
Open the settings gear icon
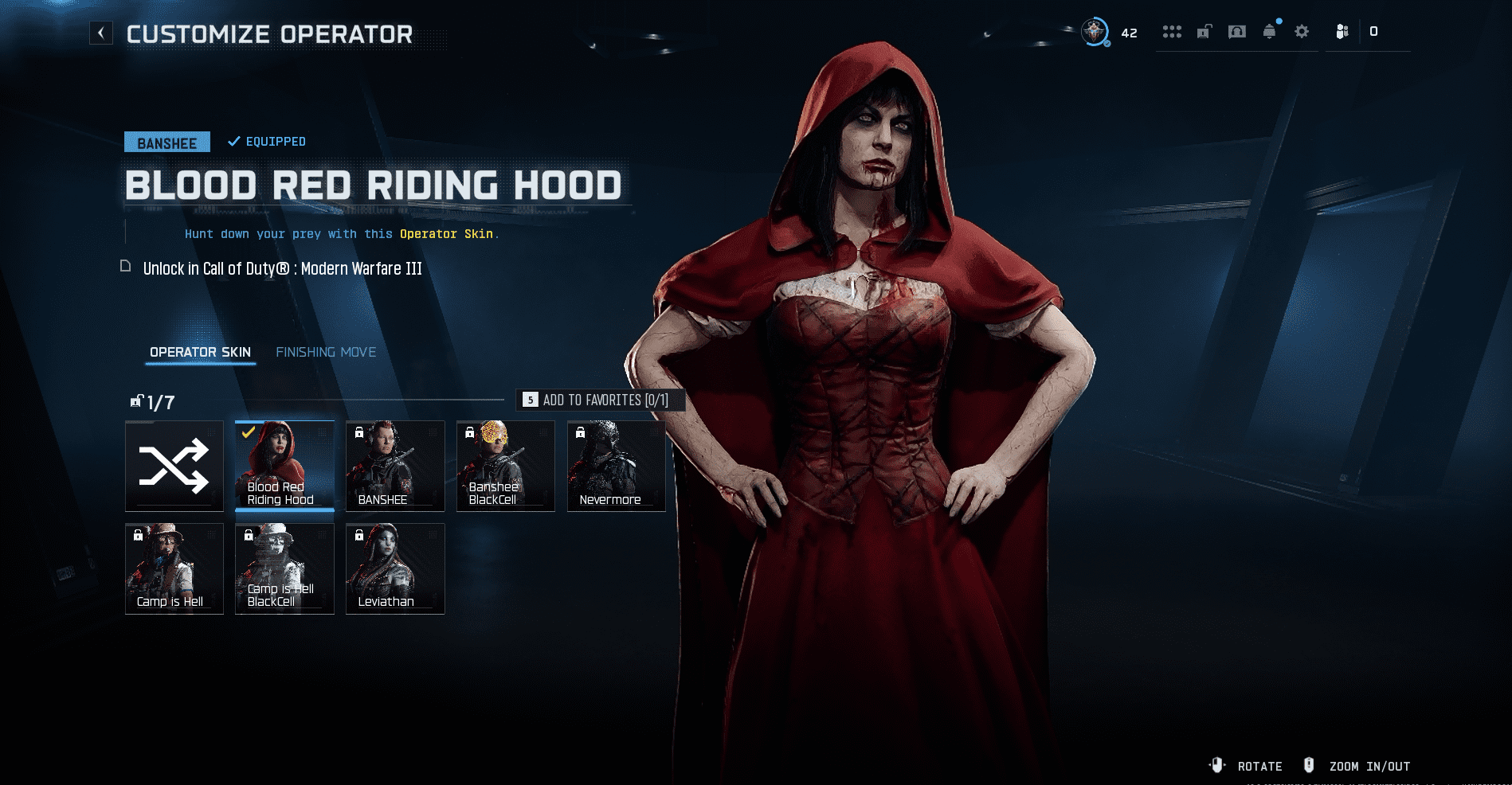click(1302, 32)
